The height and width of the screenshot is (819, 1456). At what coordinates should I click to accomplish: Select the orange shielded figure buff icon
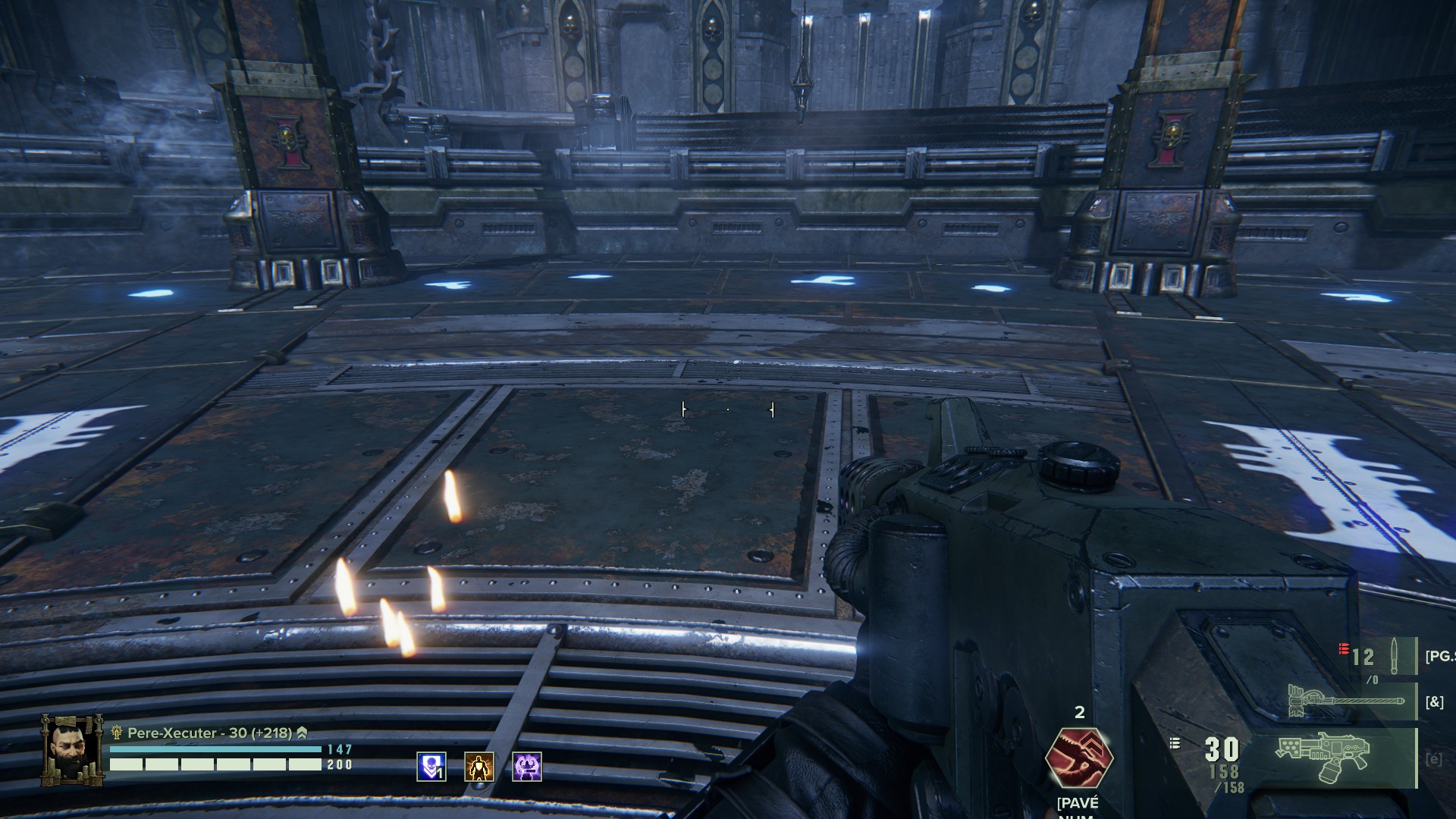click(479, 767)
